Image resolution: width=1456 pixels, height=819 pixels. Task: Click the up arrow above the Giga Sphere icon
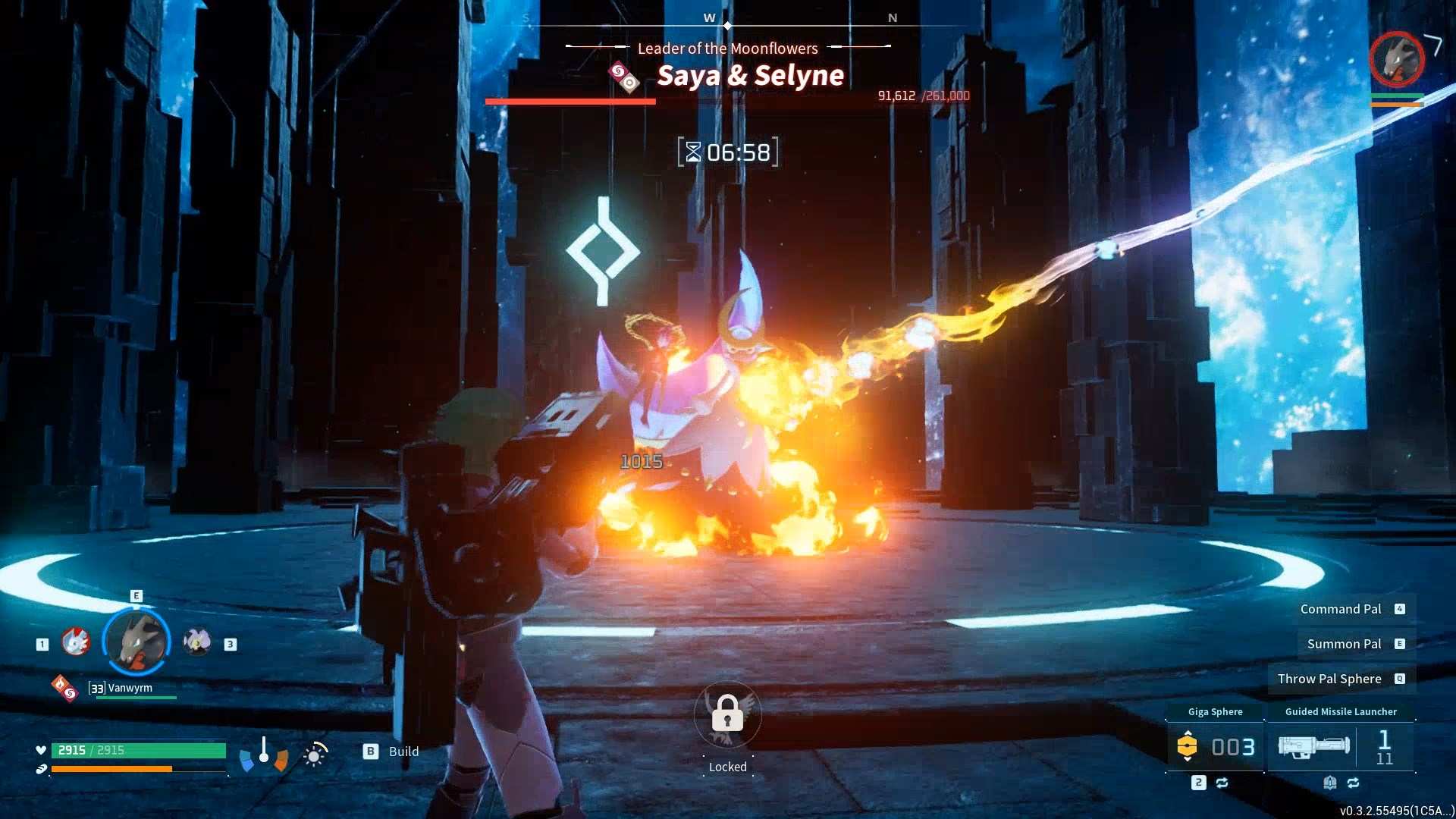(x=1187, y=733)
